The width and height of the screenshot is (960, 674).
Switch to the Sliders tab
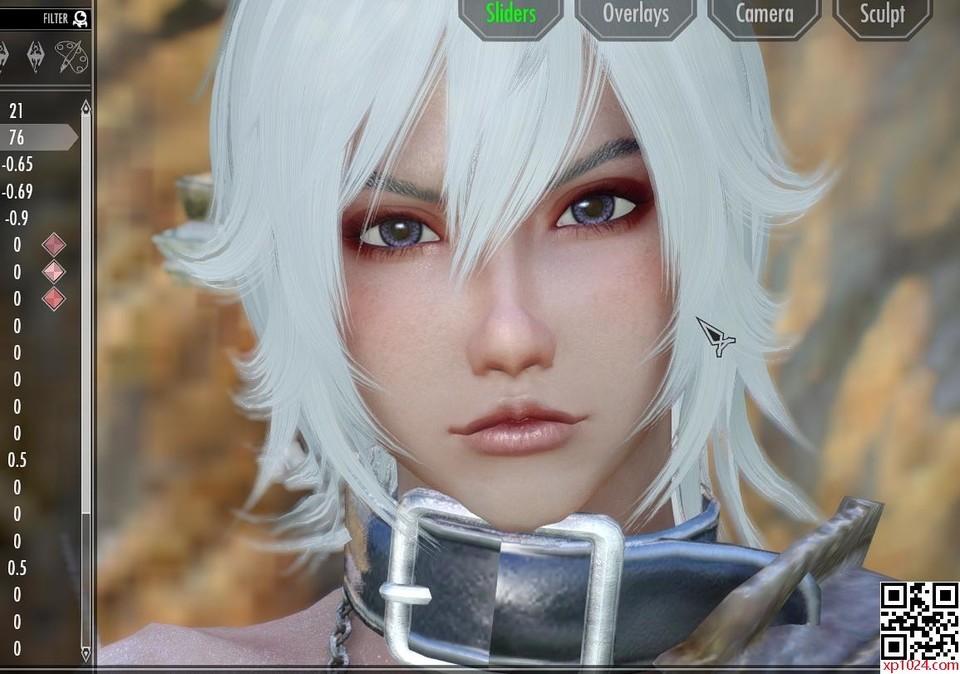point(511,14)
